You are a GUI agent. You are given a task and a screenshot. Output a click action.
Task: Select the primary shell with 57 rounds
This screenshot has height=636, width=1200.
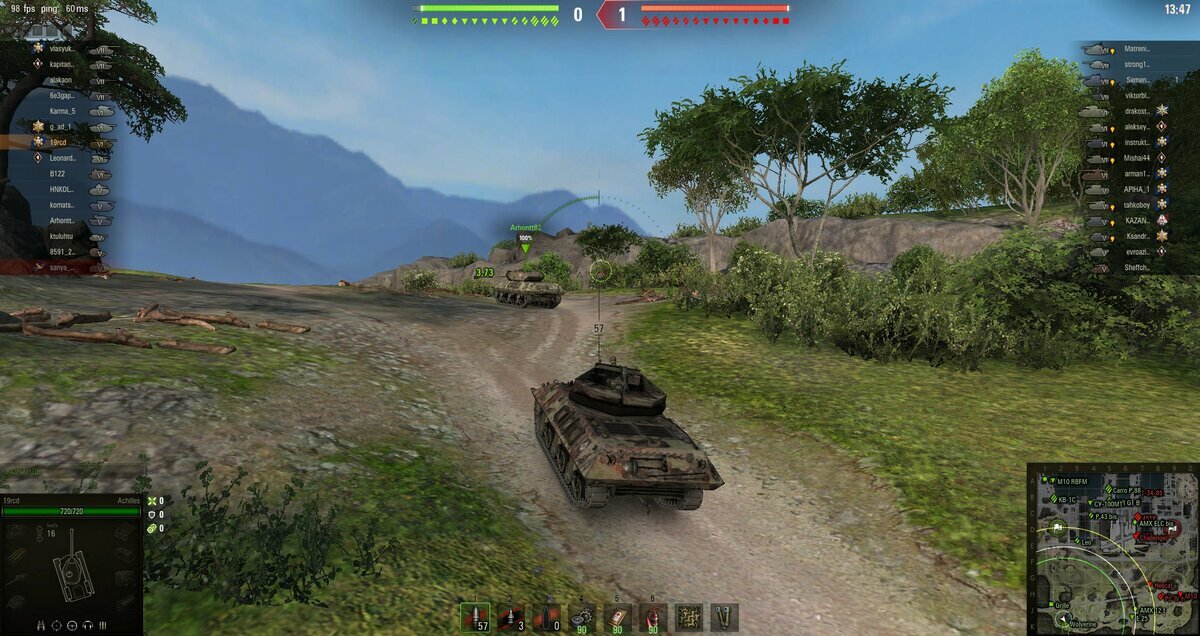(475, 617)
